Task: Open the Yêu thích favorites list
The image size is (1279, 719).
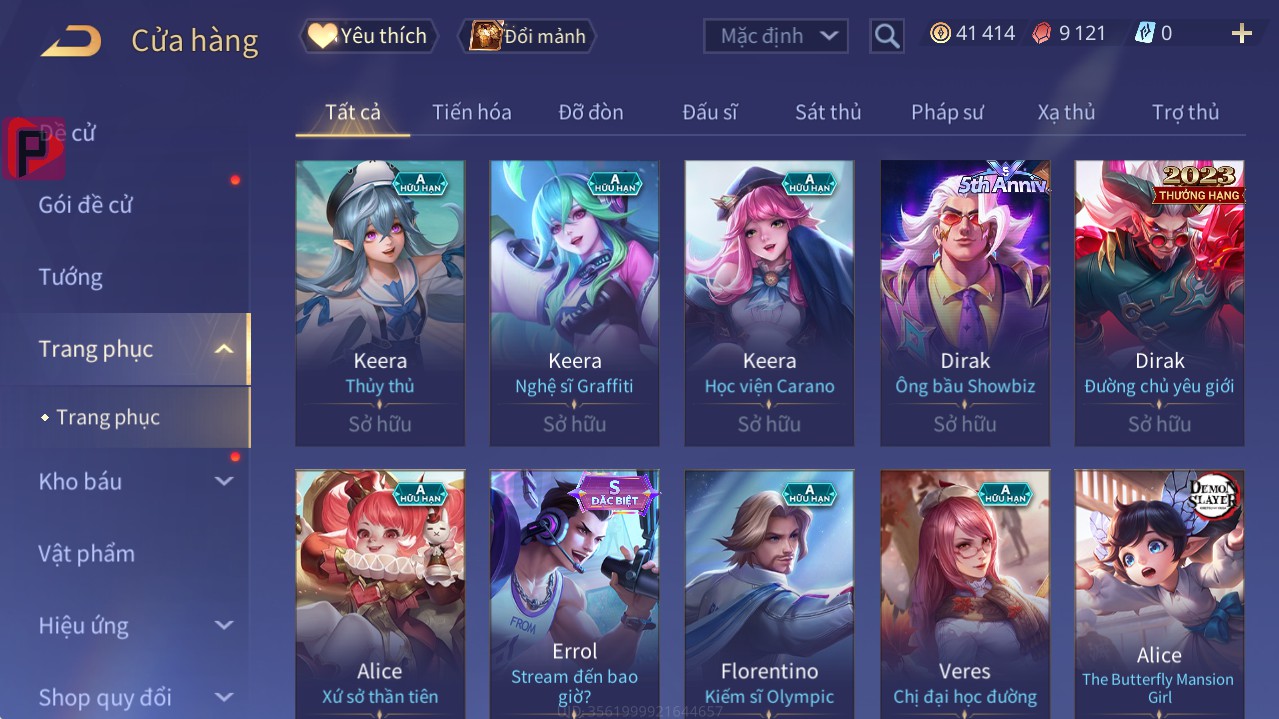Action: 368,36
